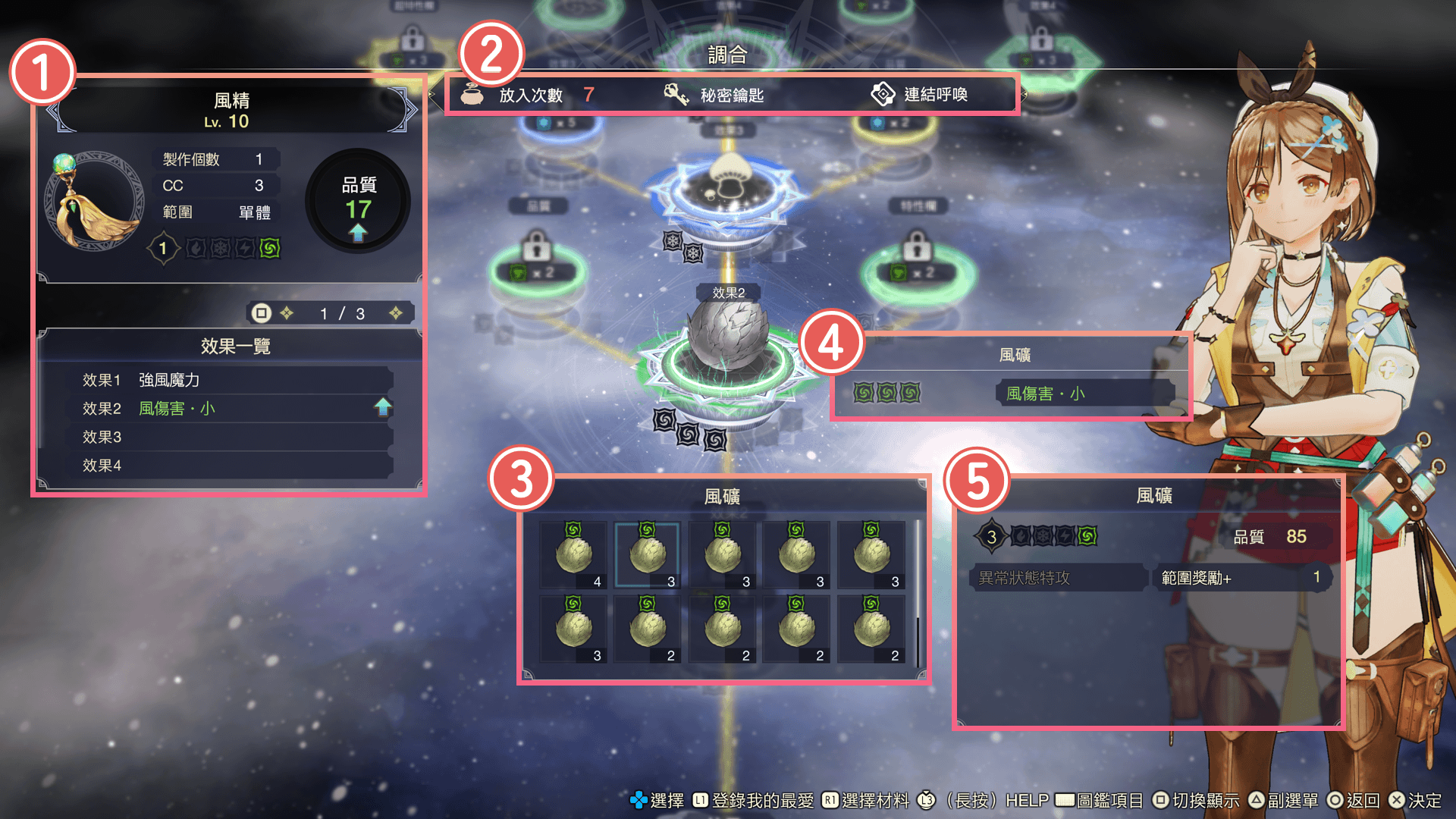Open the 秘密鑰匙 secret key option
Image resolution: width=1456 pixels, height=819 pixels.
pyautogui.click(x=714, y=95)
